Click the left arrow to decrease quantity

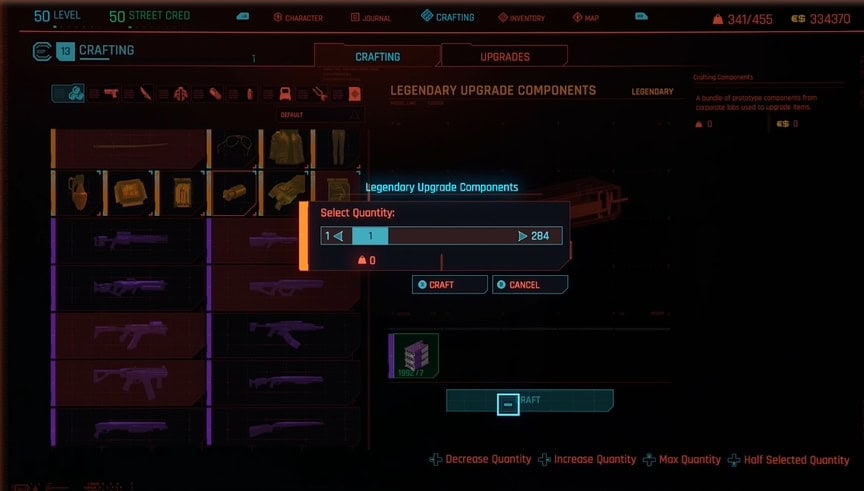pyautogui.click(x=337, y=236)
